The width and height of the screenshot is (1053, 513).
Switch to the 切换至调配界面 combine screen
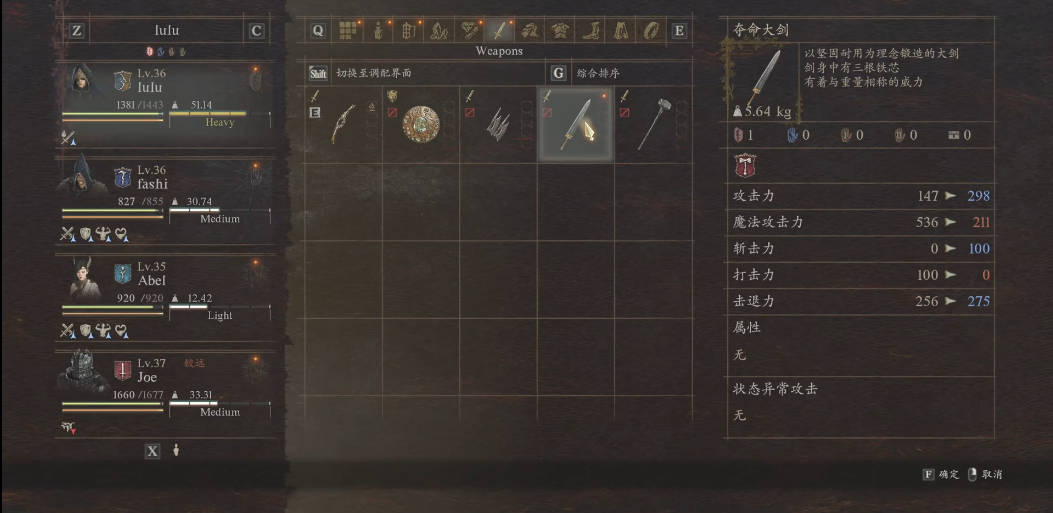coord(373,73)
